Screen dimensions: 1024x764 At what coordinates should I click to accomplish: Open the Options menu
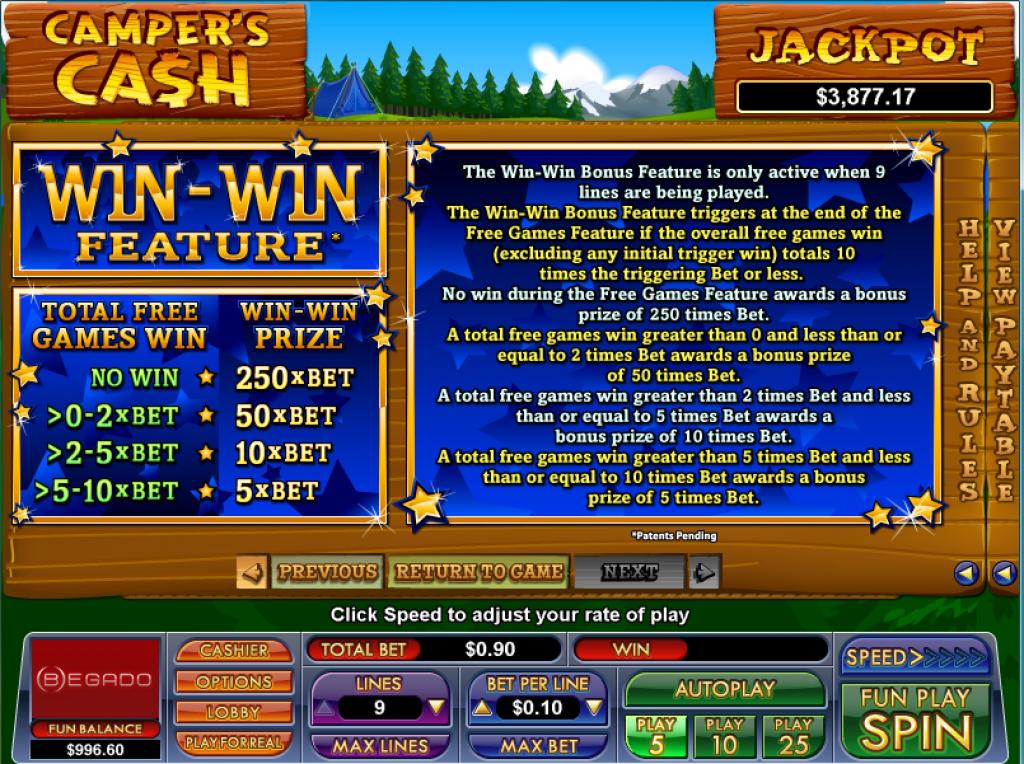point(234,681)
